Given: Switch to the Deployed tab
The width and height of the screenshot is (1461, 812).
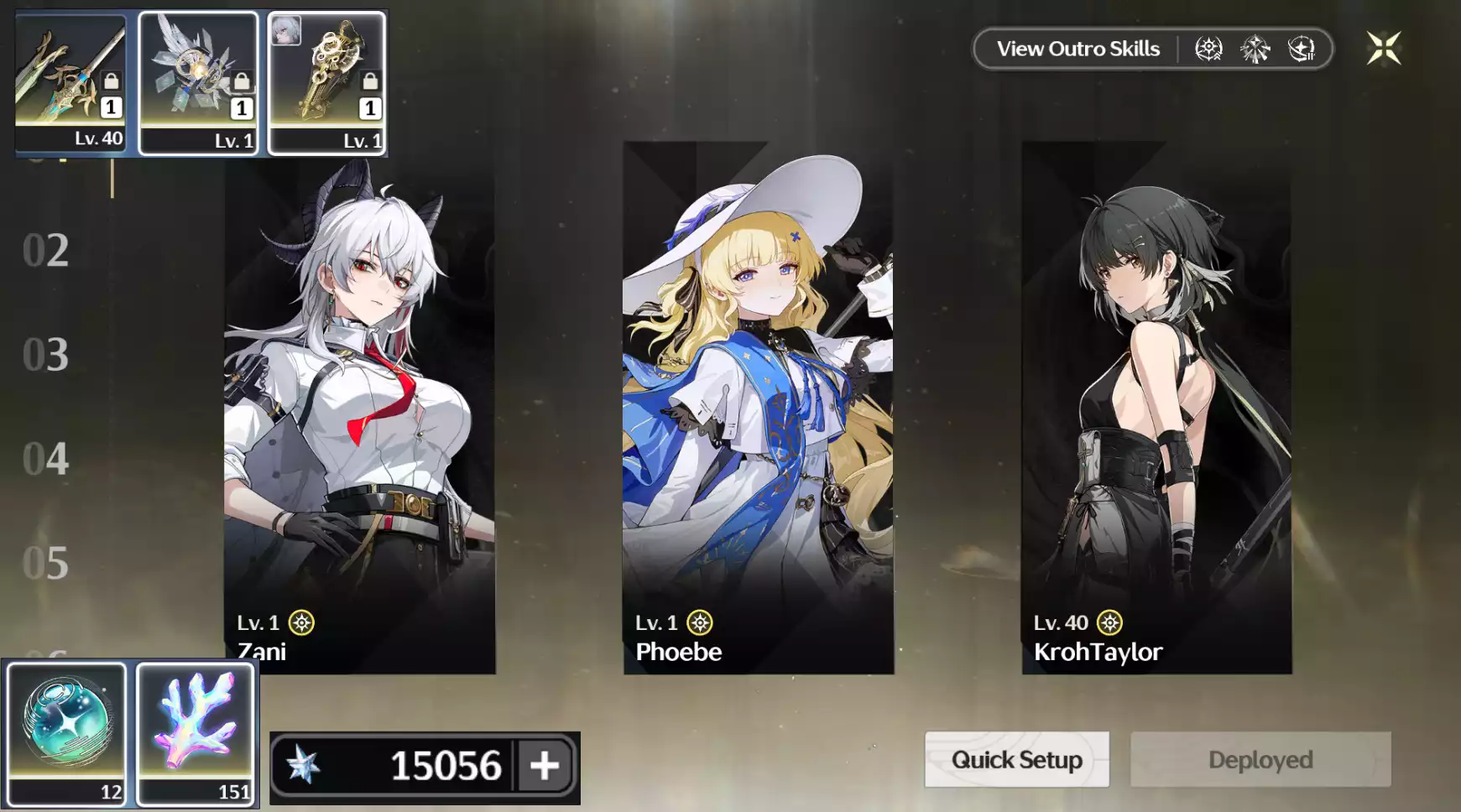Looking at the screenshot, I should (1259, 759).
